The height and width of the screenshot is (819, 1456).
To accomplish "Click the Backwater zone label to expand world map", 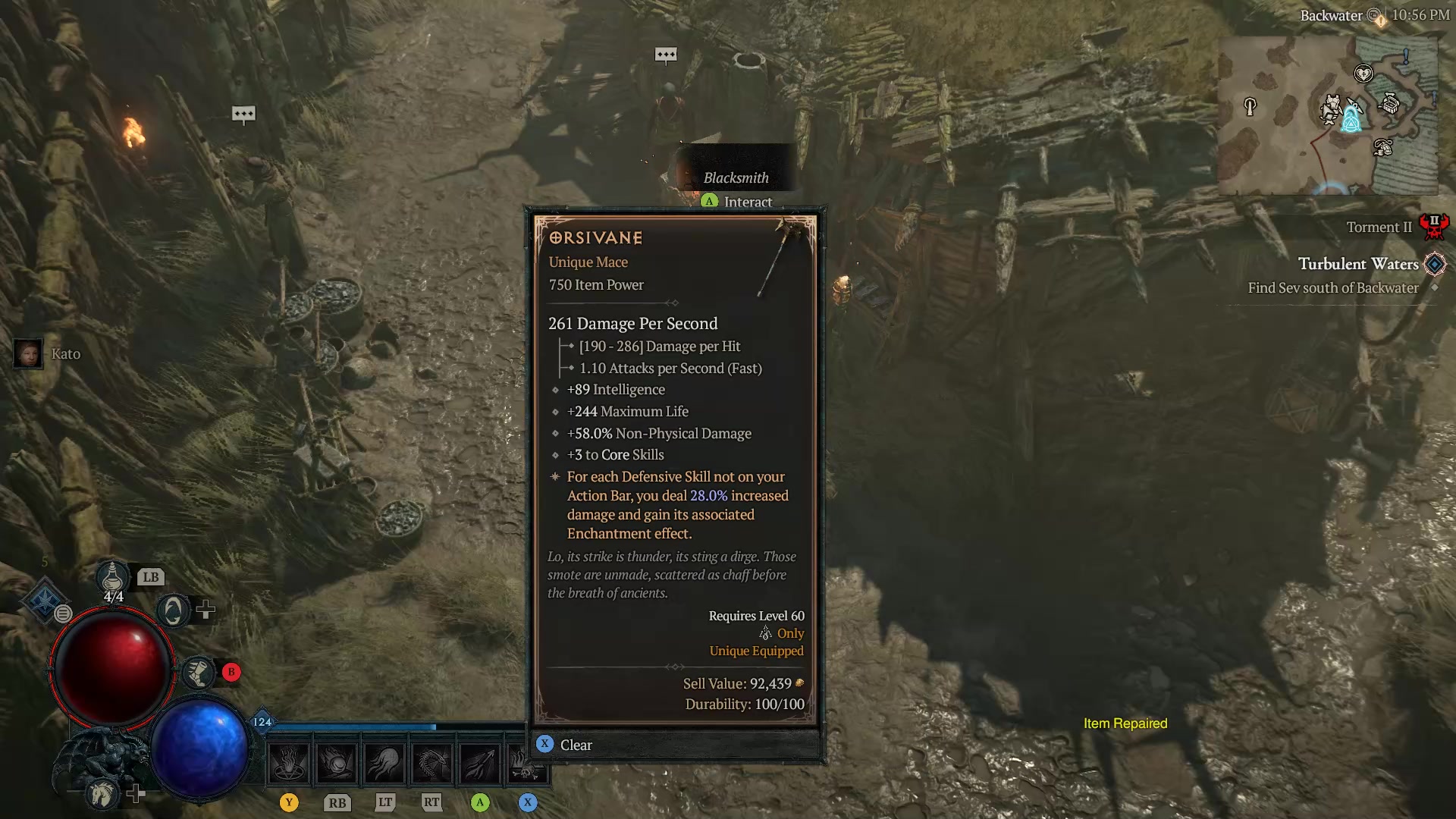I will click(1332, 14).
